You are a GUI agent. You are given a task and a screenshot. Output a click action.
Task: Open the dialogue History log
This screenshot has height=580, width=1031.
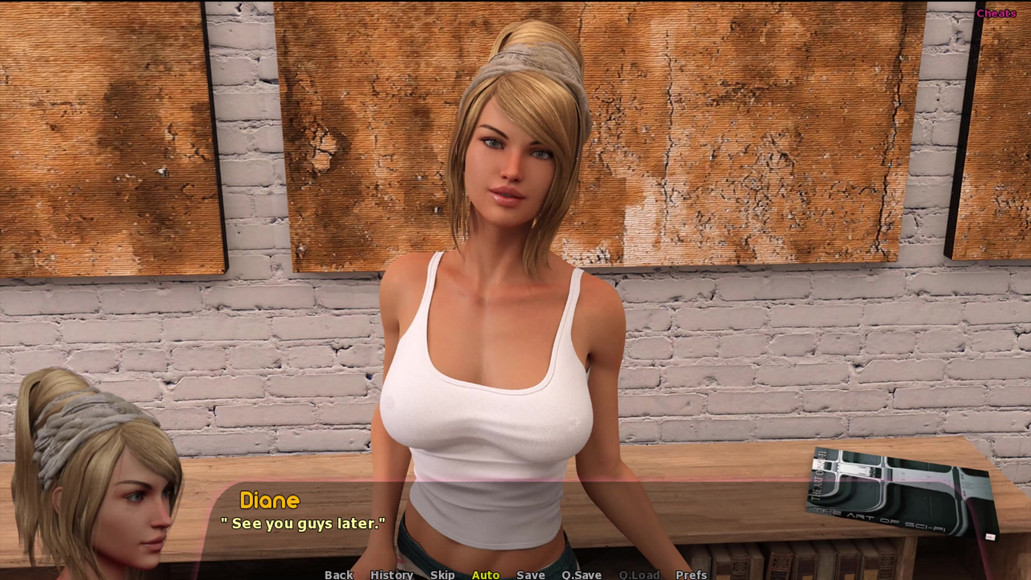[x=391, y=574]
